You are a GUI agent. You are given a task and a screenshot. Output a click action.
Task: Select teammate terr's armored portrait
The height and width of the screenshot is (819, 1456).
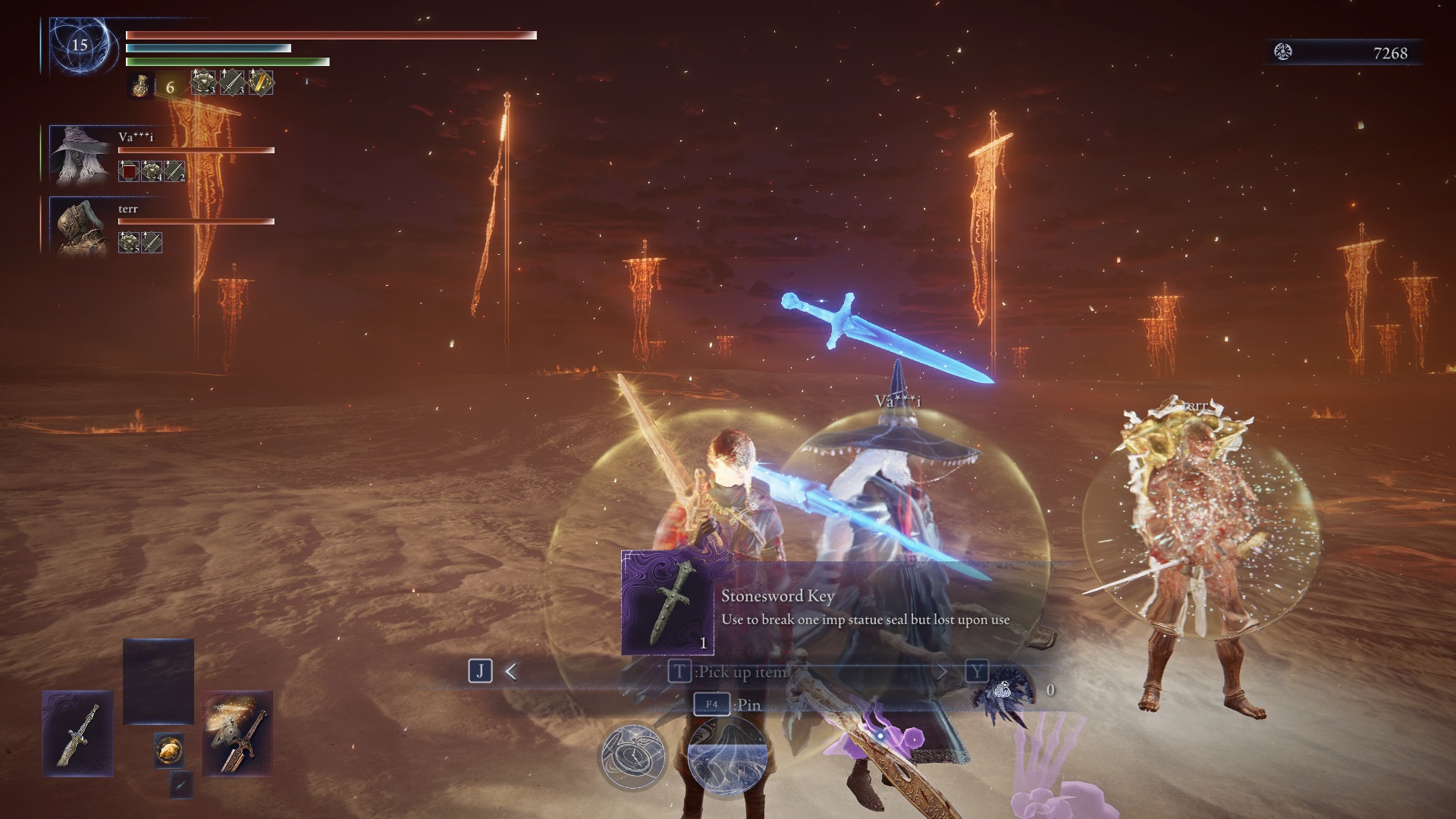coord(80,226)
